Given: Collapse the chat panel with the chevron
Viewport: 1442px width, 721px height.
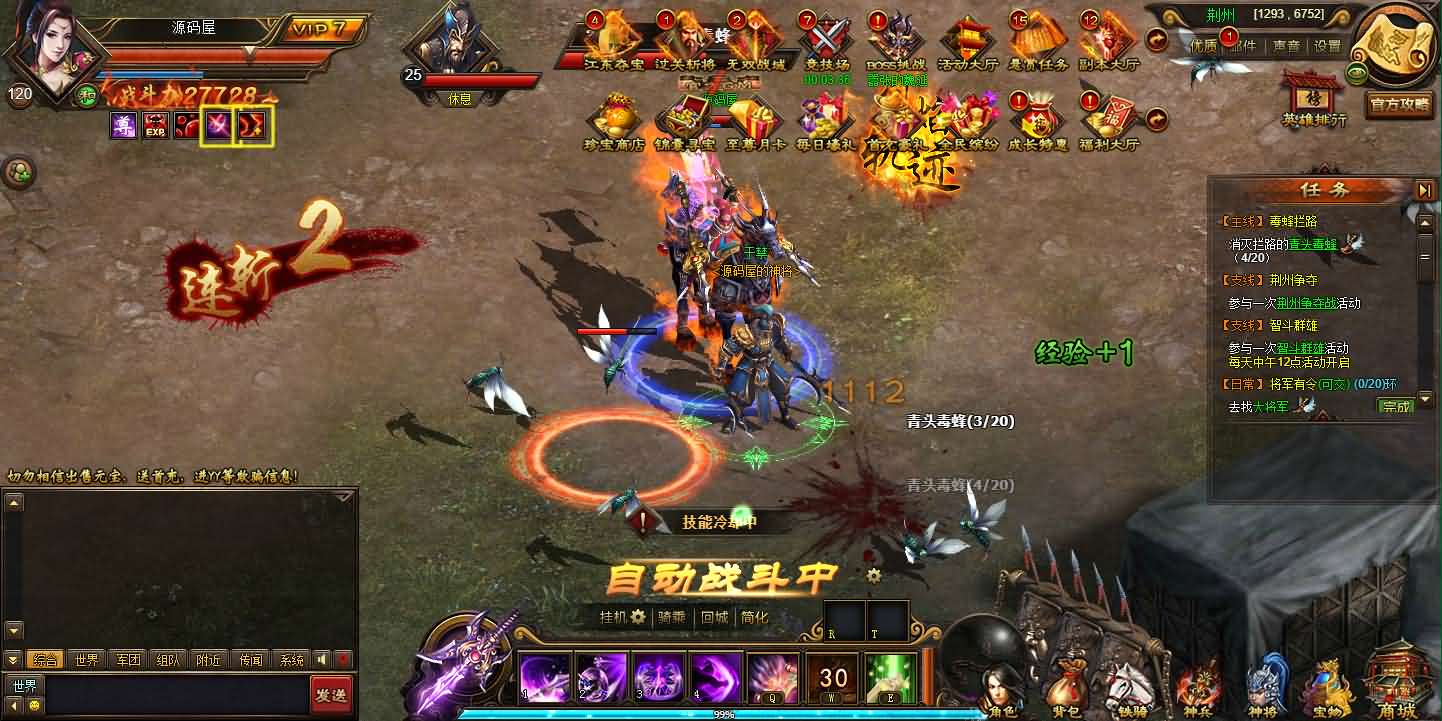Looking at the screenshot, I should [x=12, y=659].
